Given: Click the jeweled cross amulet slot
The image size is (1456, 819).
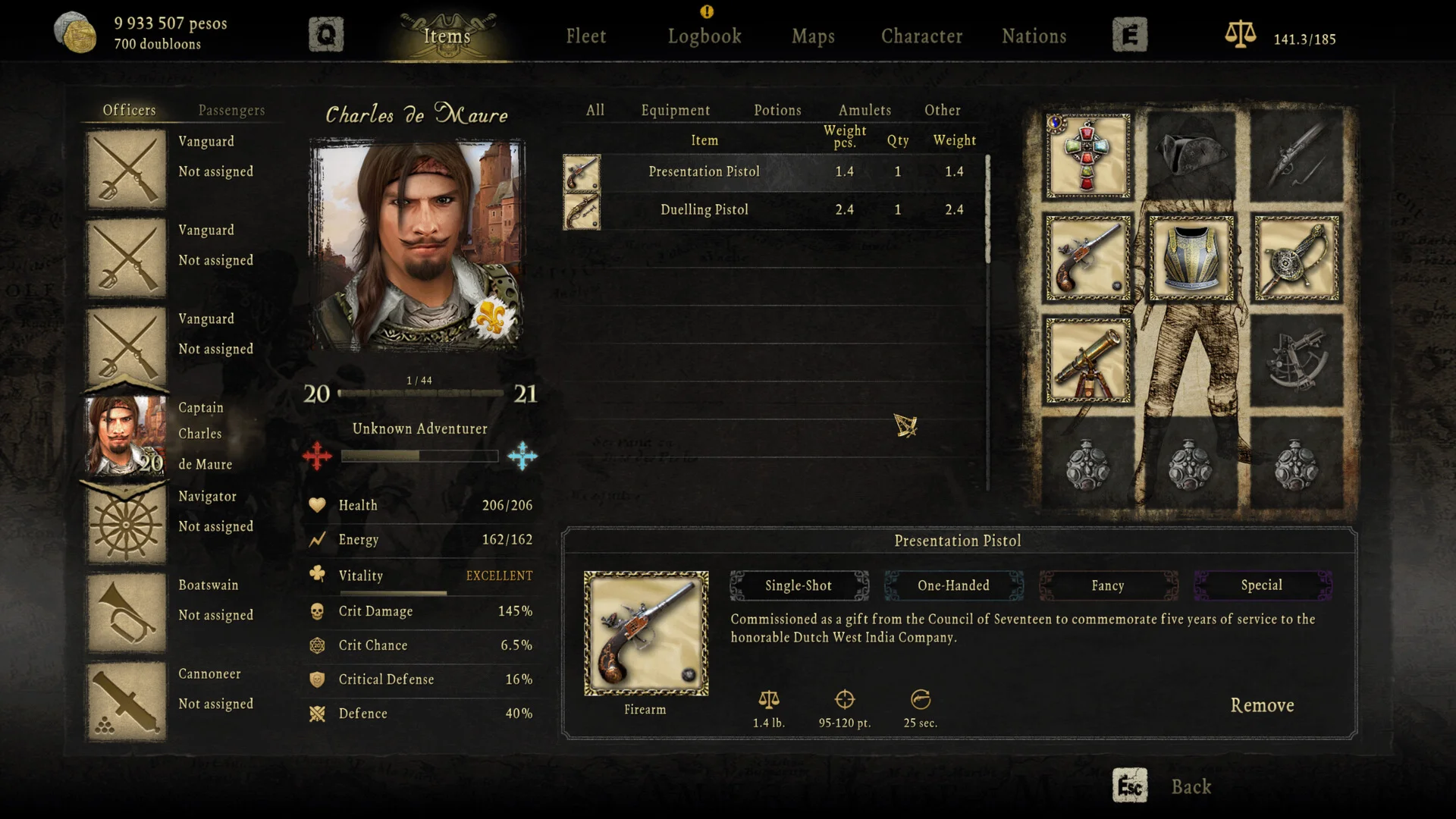Looking at the screenshot, I should (1087, 156).
